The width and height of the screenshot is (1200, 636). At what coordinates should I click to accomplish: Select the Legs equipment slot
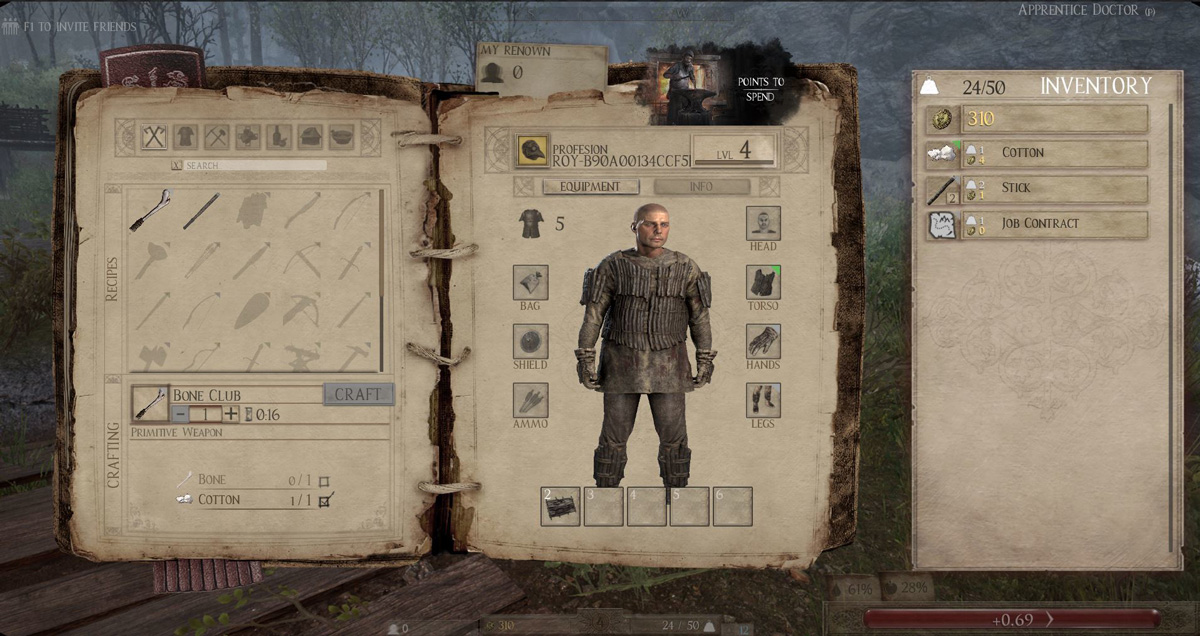(x=763, y=401)
